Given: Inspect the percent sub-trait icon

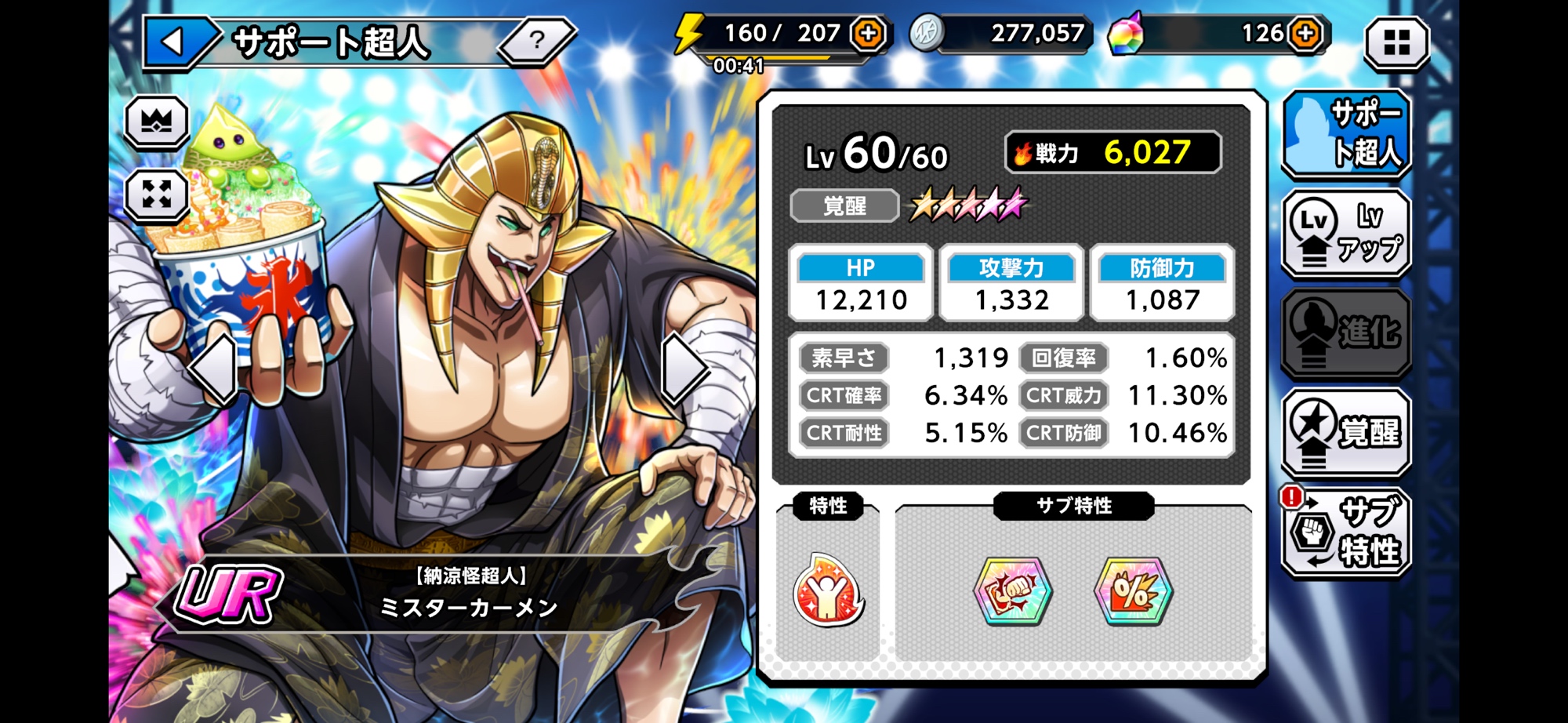Looking at the screenshot, I should pos(1134,591).
